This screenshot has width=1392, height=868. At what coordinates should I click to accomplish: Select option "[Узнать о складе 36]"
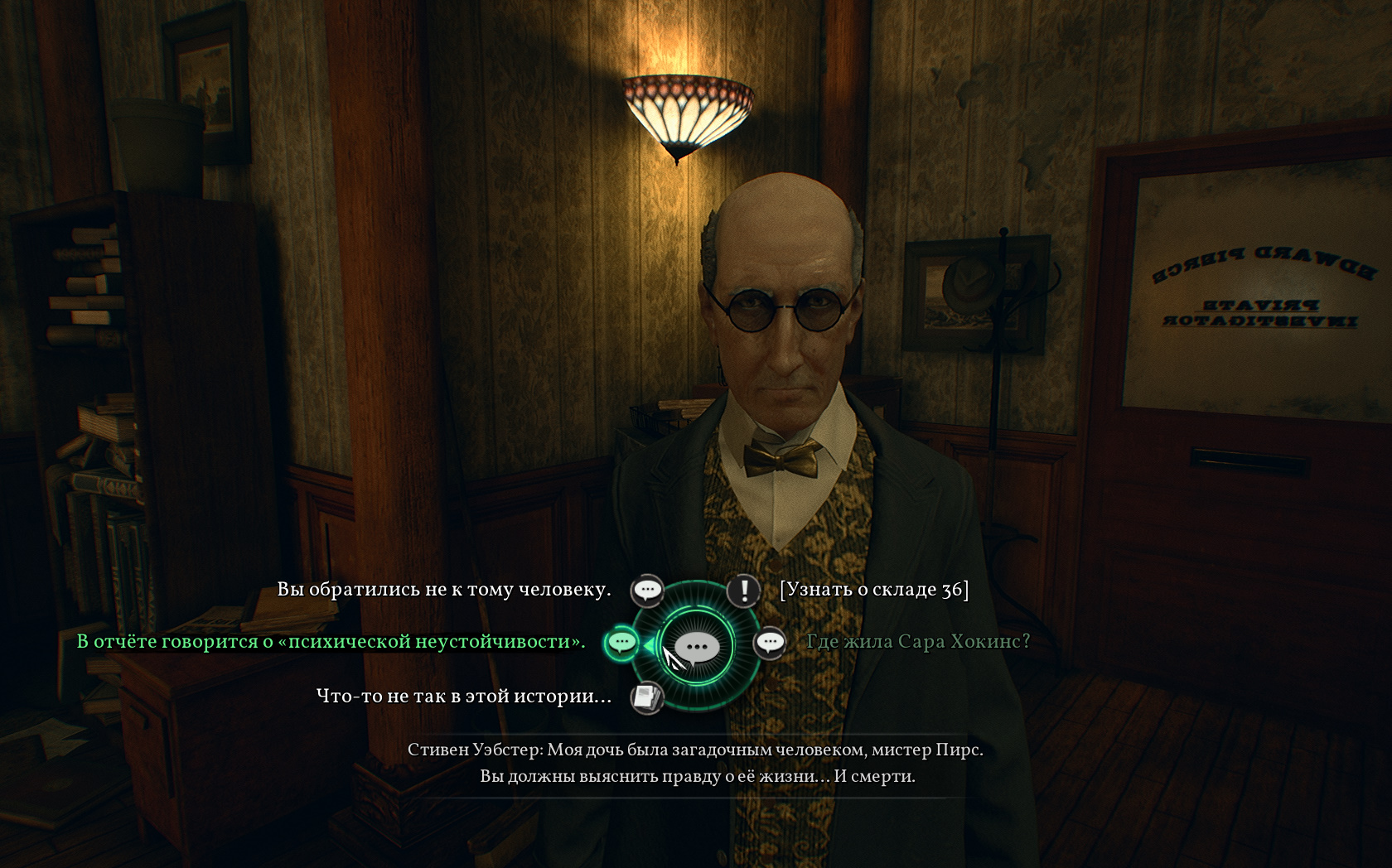tap(873, 590)
